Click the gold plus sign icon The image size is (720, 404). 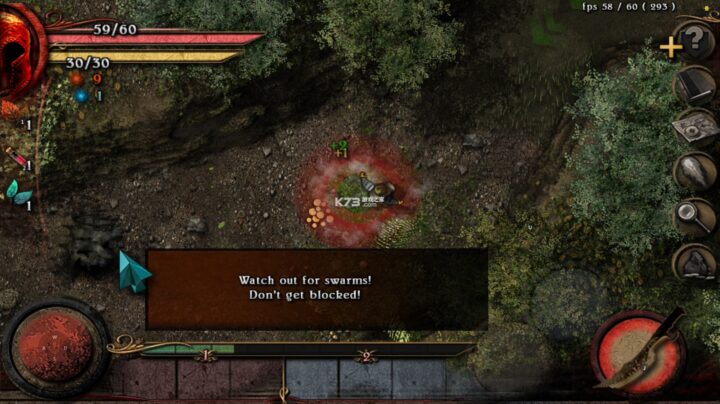click(x=670, y=46)
